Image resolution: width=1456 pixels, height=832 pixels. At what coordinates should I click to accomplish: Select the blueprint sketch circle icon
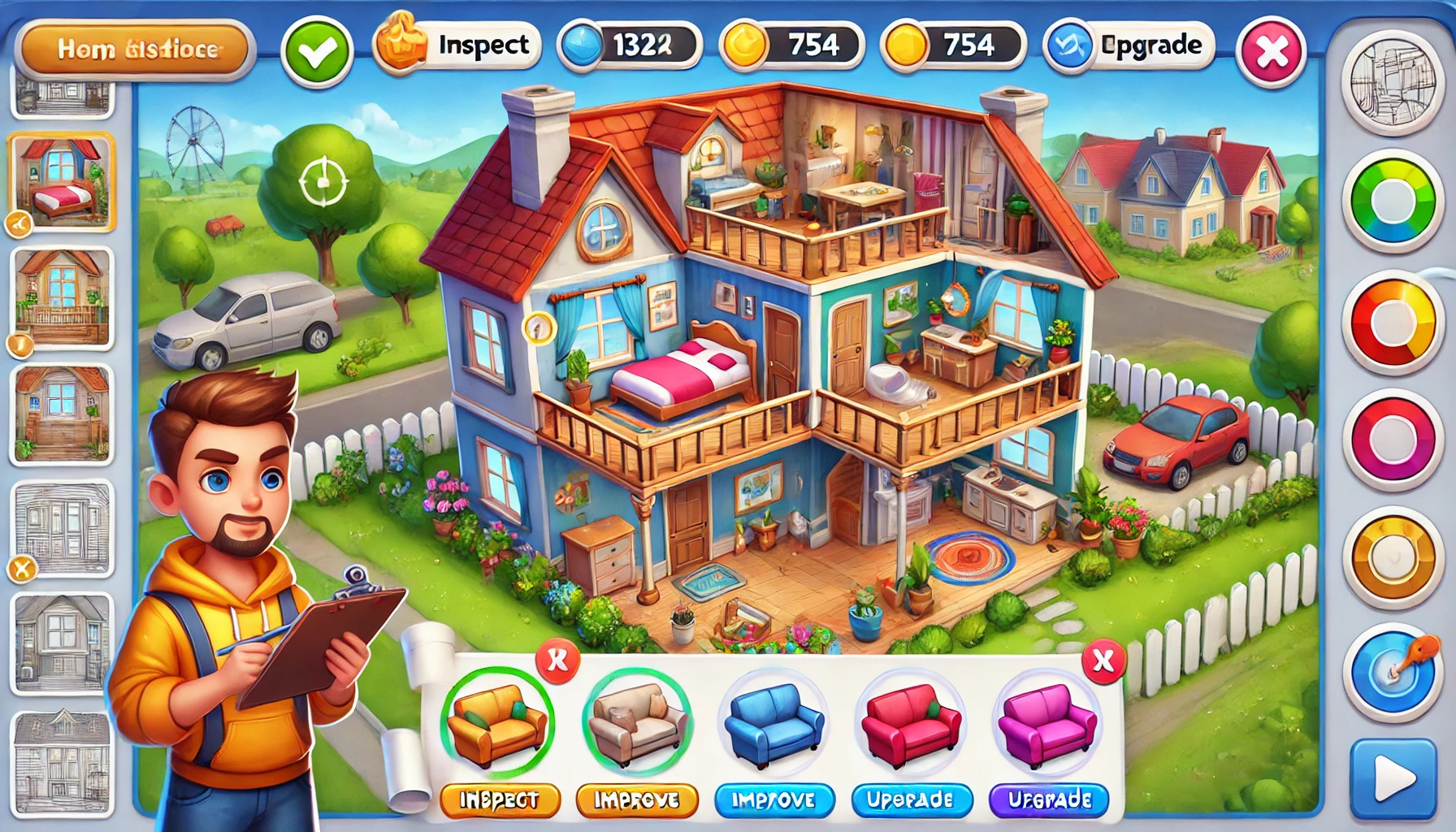pos(1393,81)
